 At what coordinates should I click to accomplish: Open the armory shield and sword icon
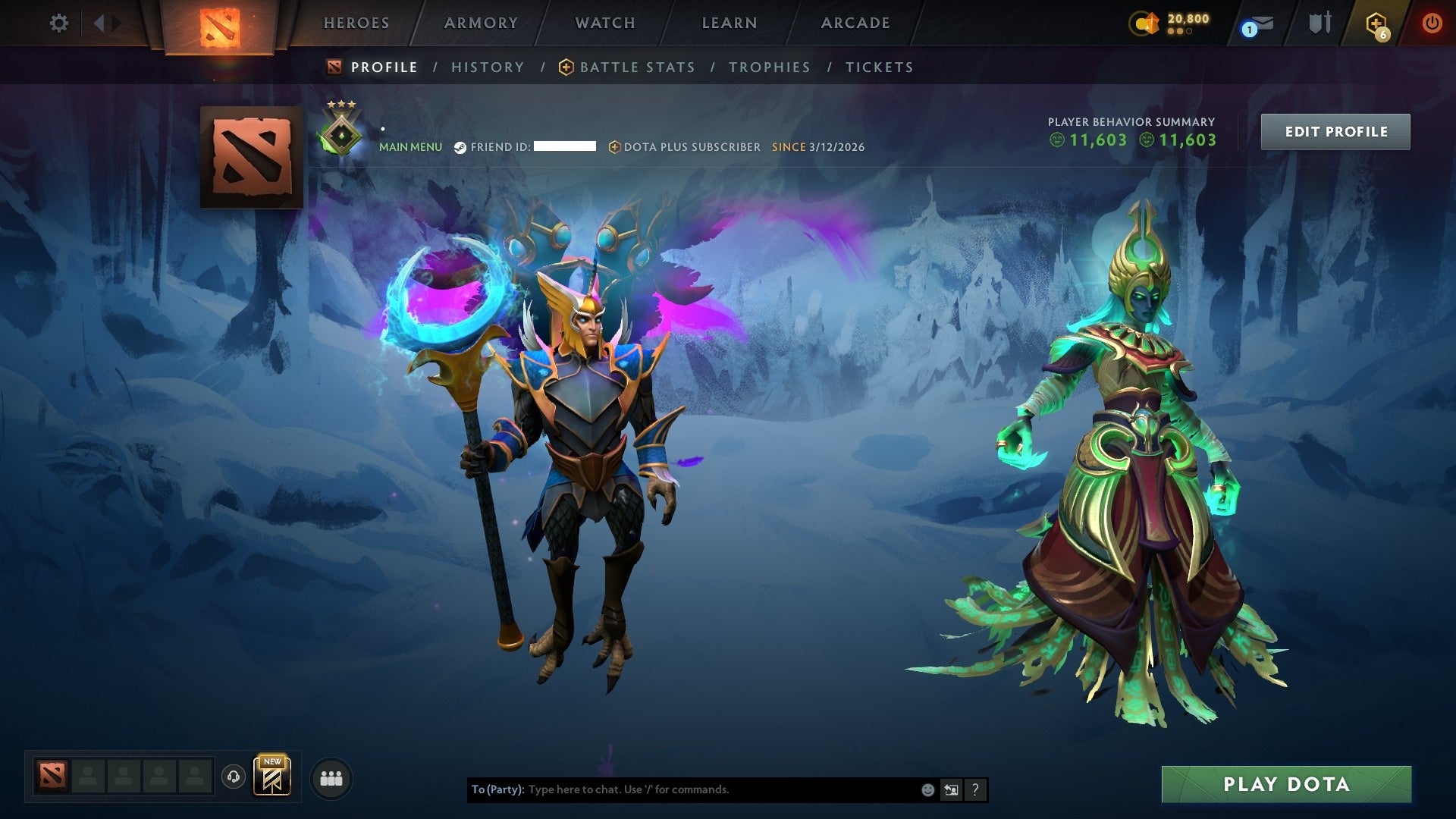pyautogui.click(x=1319, y=23)
